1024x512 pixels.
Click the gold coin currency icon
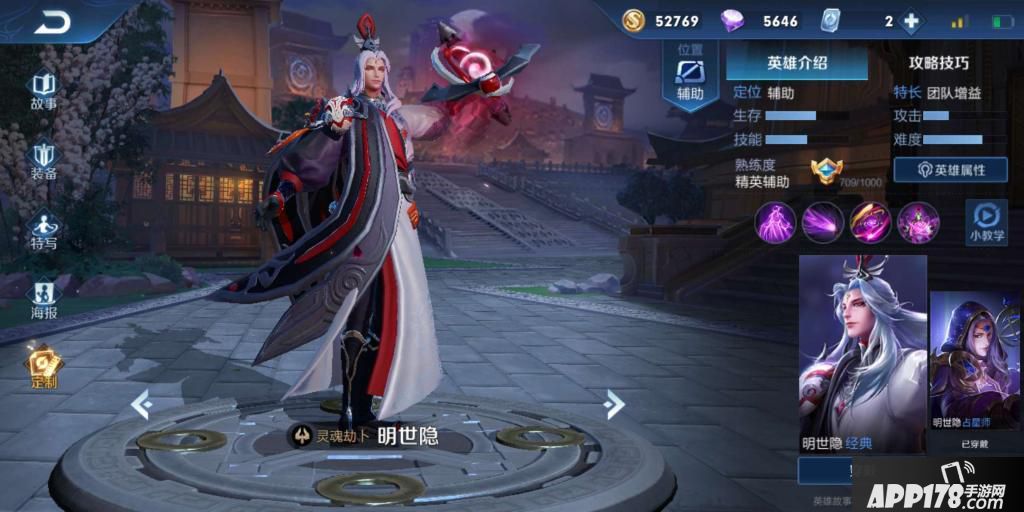click(634, 21)
